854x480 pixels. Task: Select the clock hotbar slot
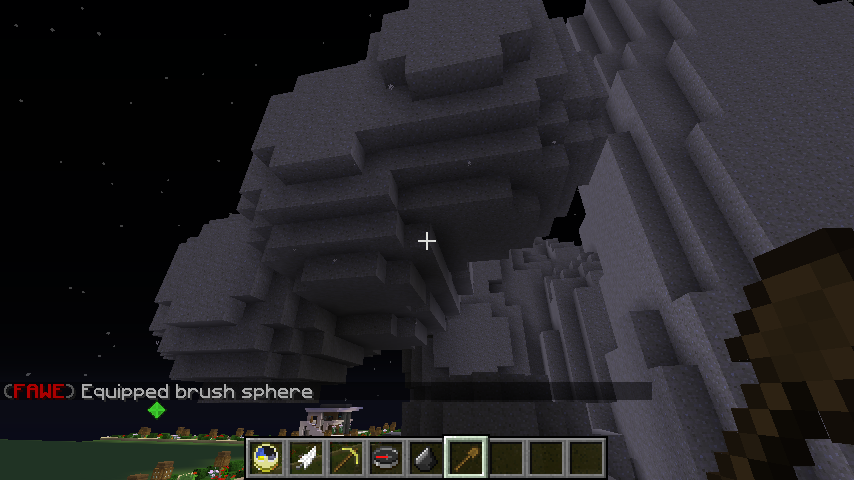click(x=266, y=458)
